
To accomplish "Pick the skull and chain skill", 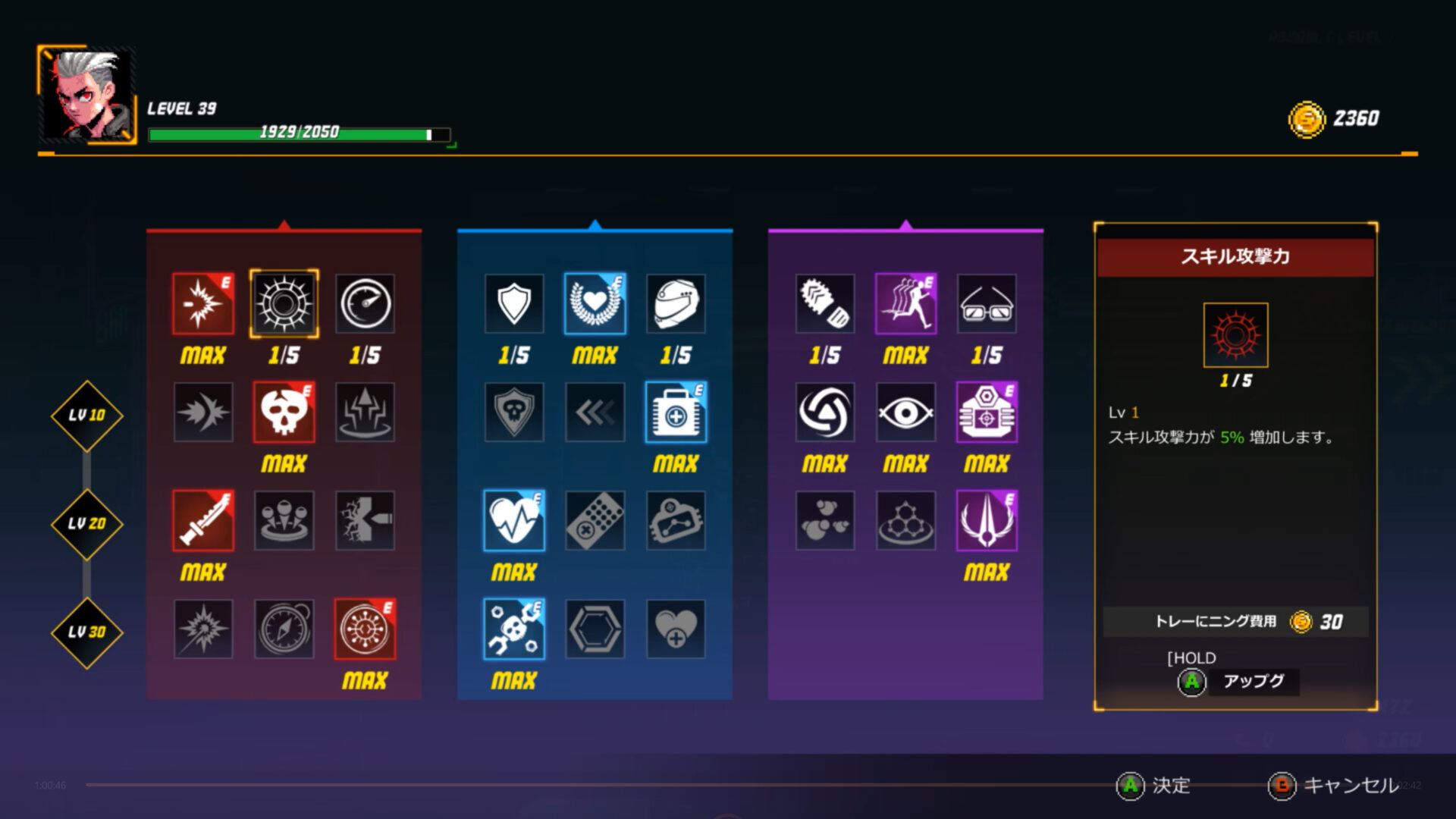I will (514, 629).
